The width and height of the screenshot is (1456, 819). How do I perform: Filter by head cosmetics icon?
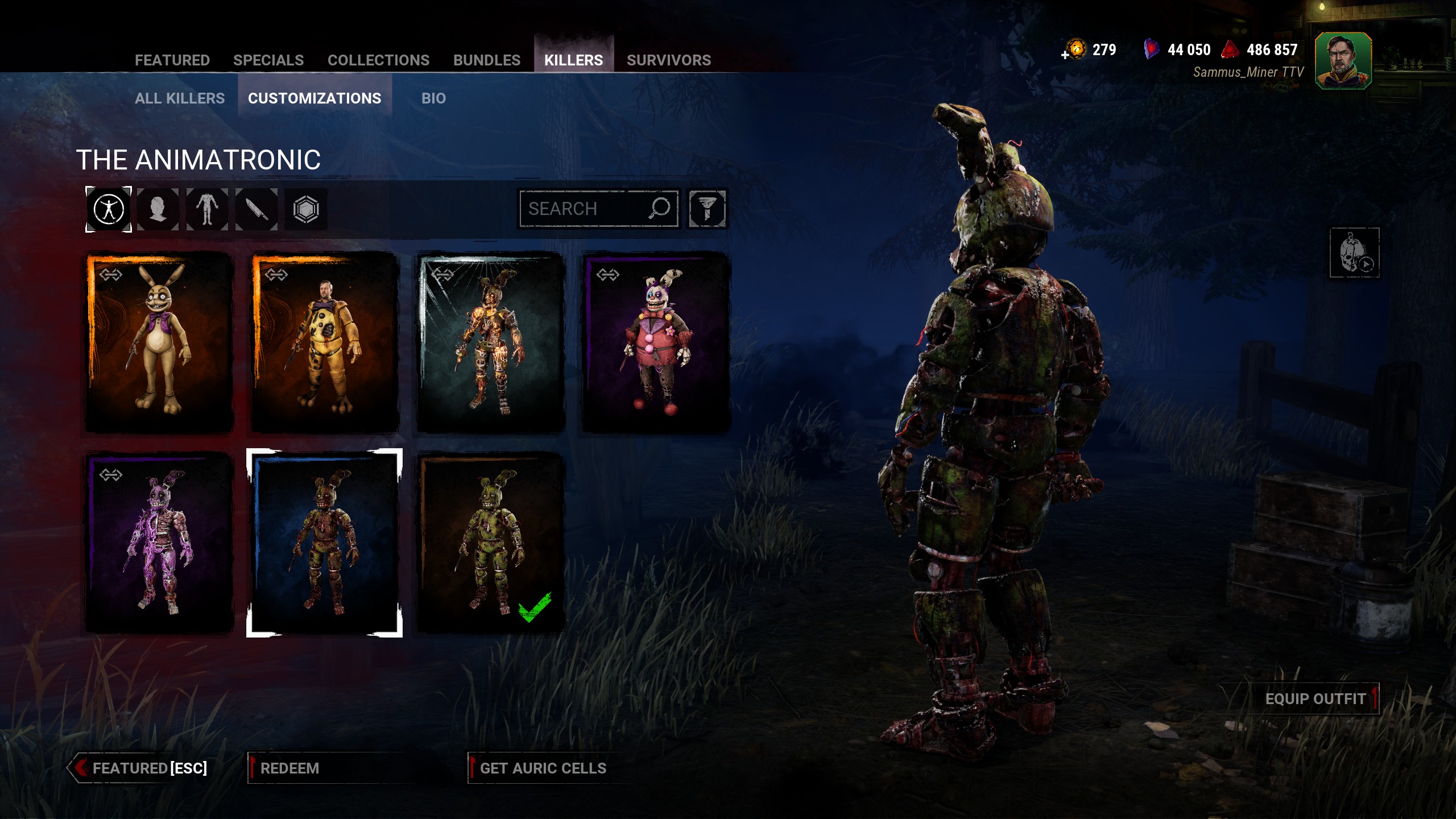point(158,209)
